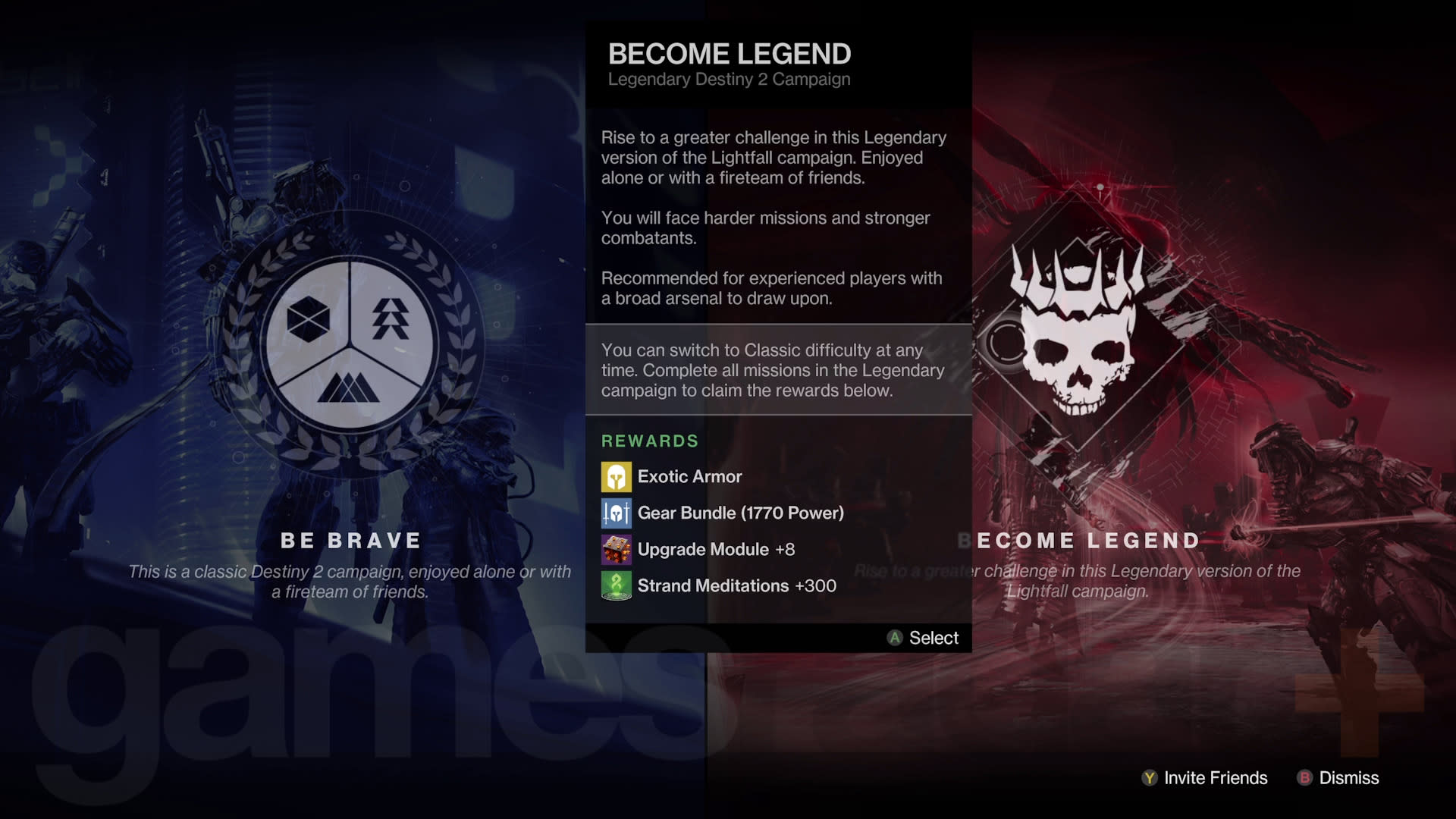The image size is (1456, 819).
Task: Switch to the Become Legend title heading
Action: point(730,54)
